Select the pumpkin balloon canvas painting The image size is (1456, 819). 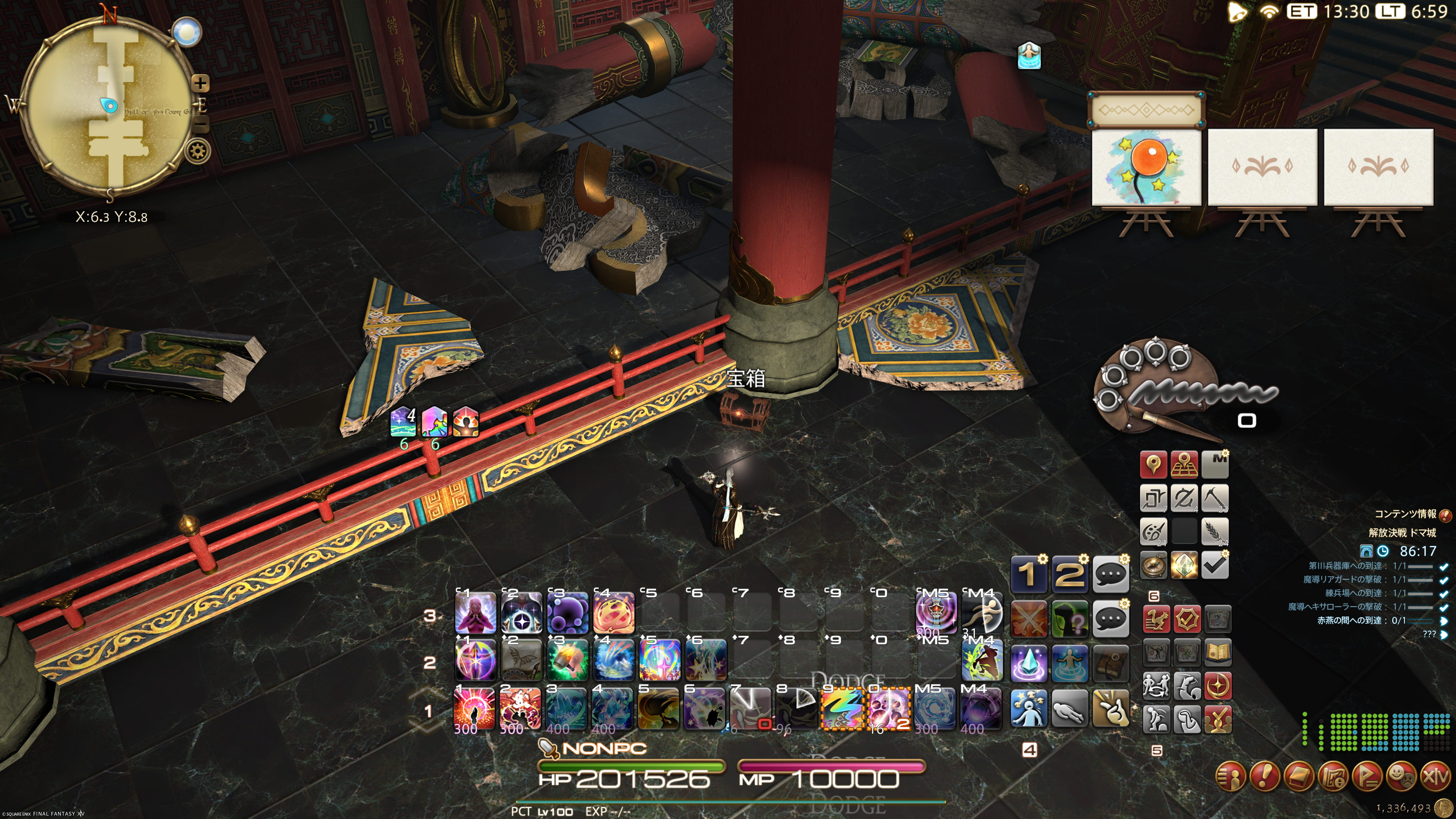coord(1146,167)
